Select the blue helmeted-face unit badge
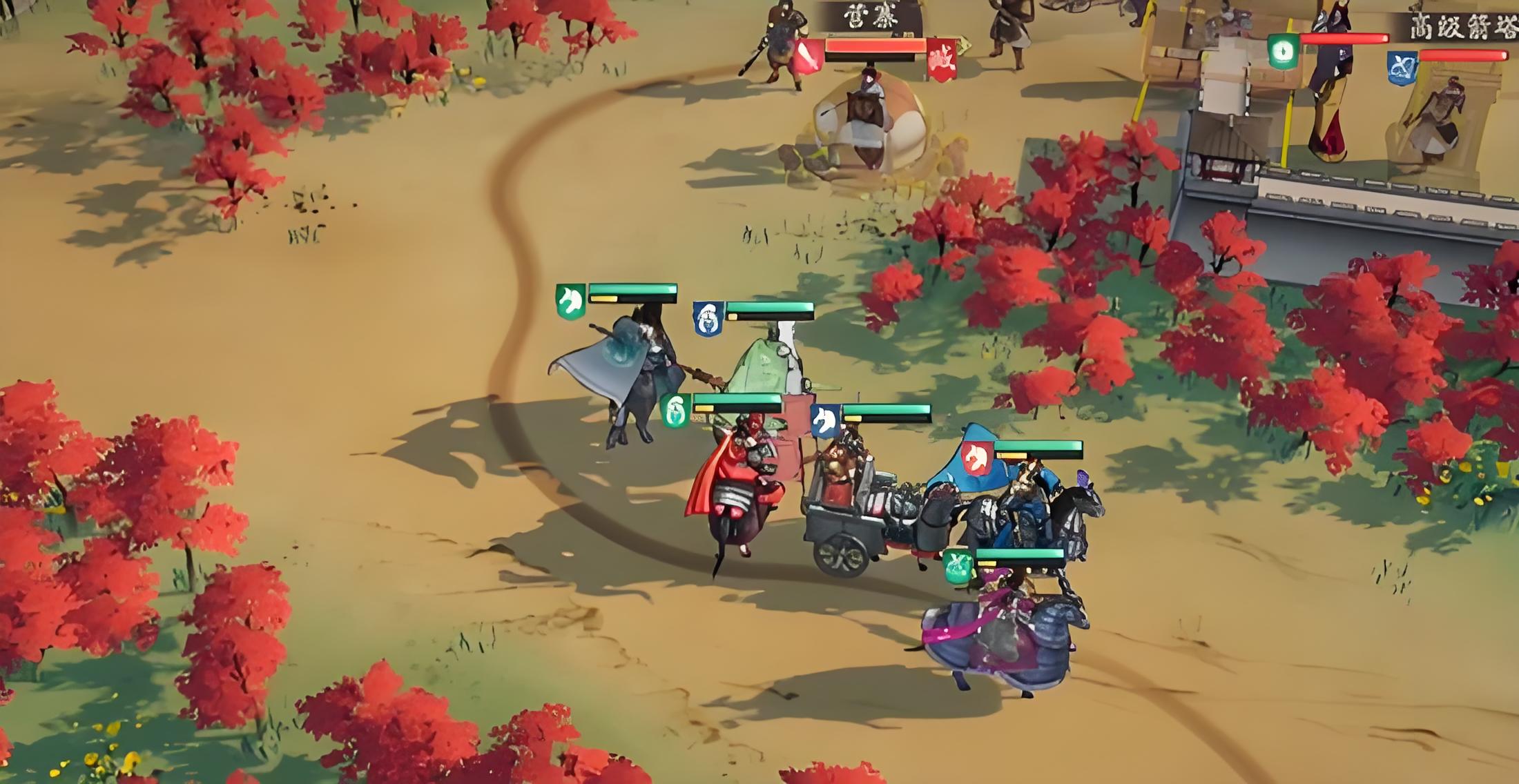The height and width of the screenshot is (784, 1519). [708, 319]
